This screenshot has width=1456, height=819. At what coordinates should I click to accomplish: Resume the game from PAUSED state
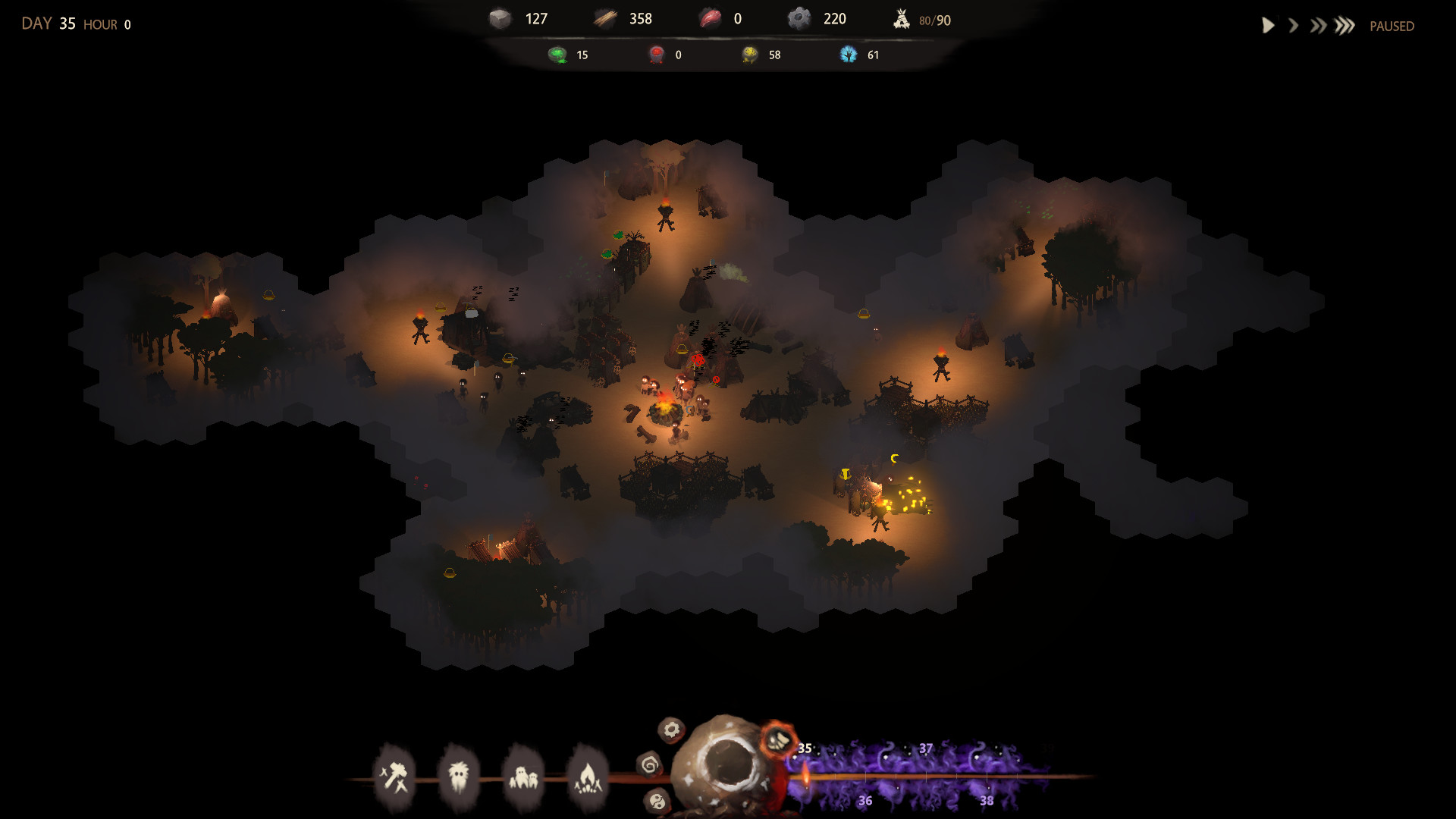point(1268,25)
